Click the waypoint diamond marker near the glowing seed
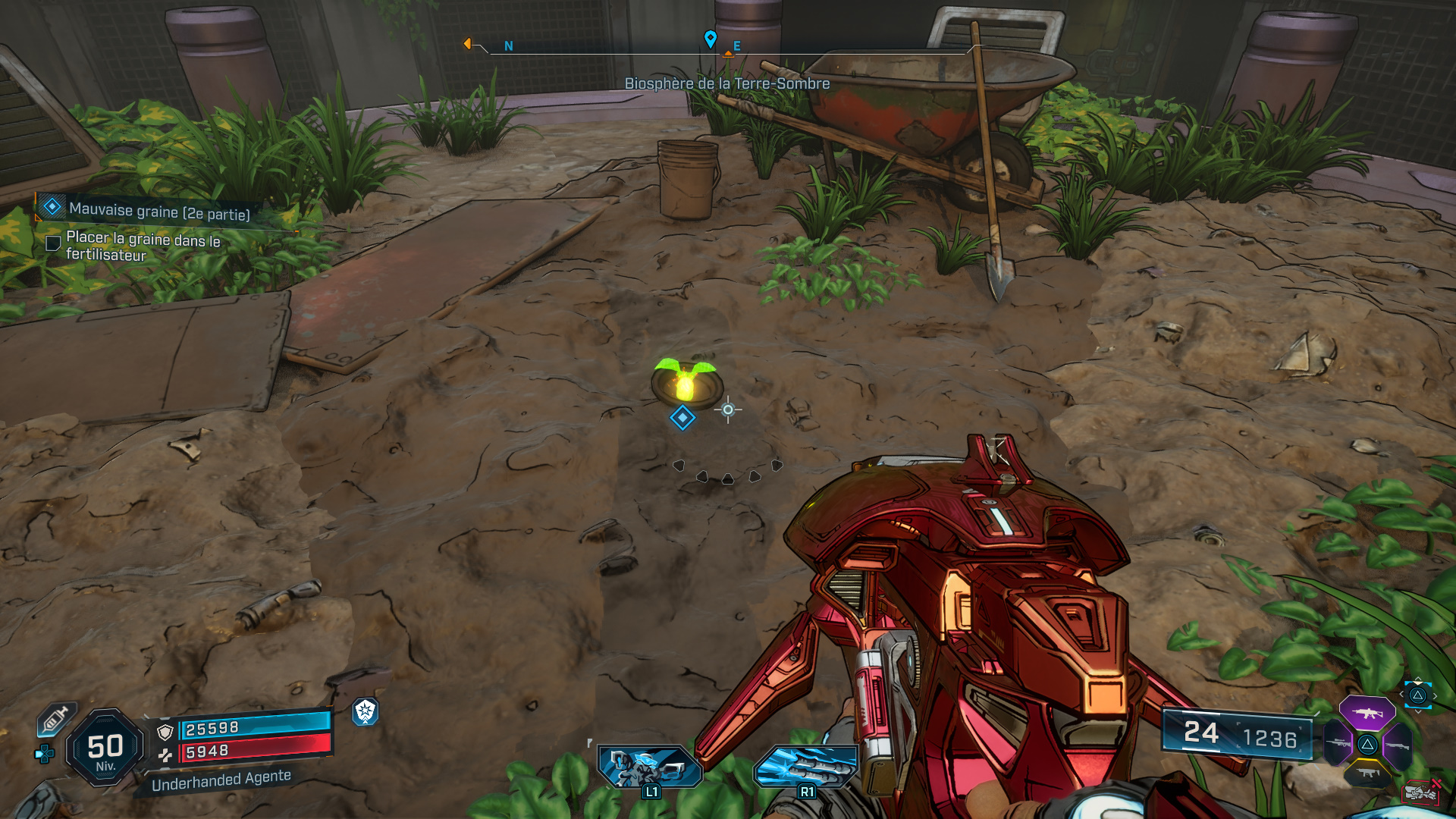The image size is (1456, 819). tap(681, 417)
